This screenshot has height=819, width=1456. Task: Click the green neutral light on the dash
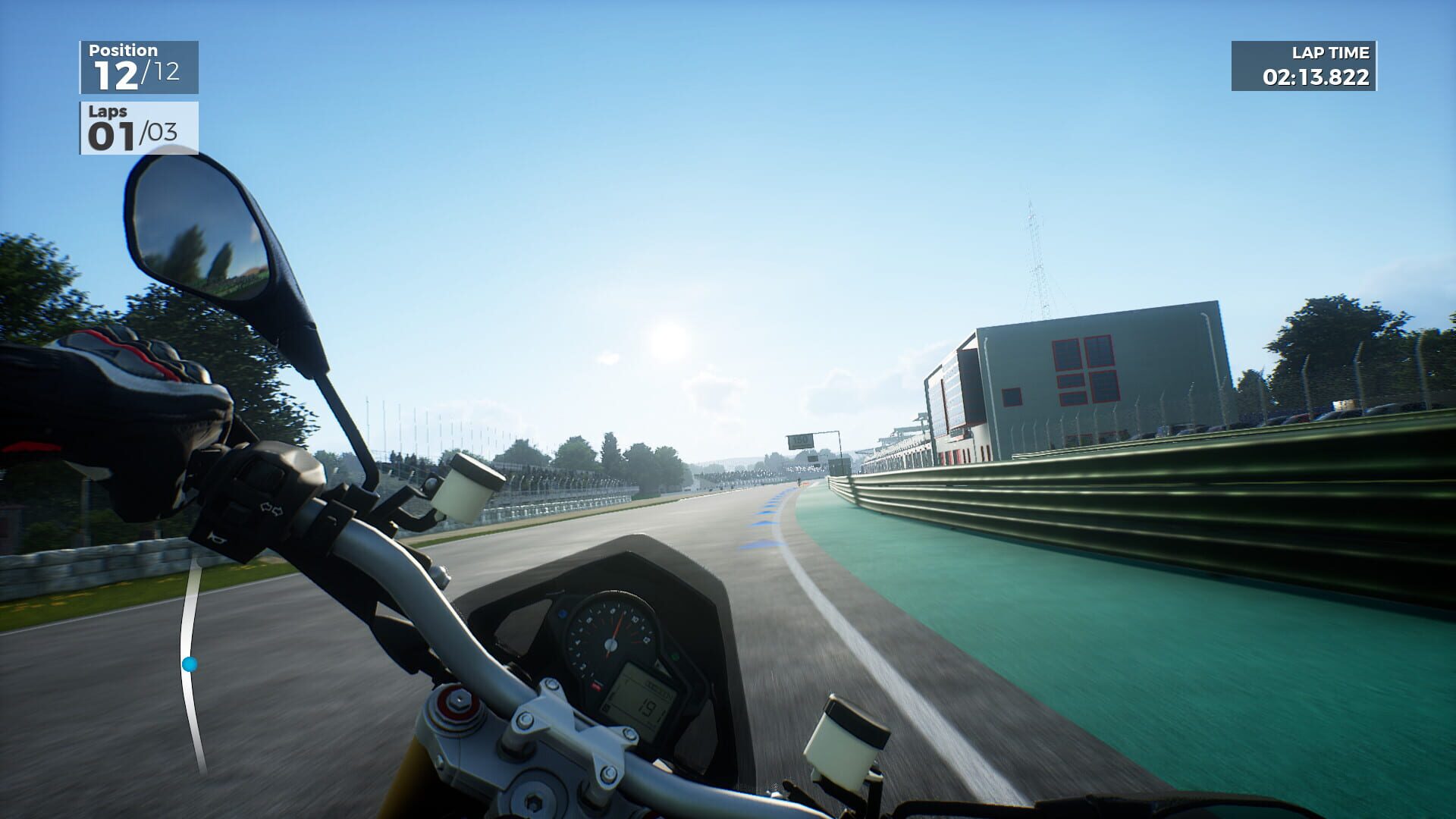coord(673,656)
